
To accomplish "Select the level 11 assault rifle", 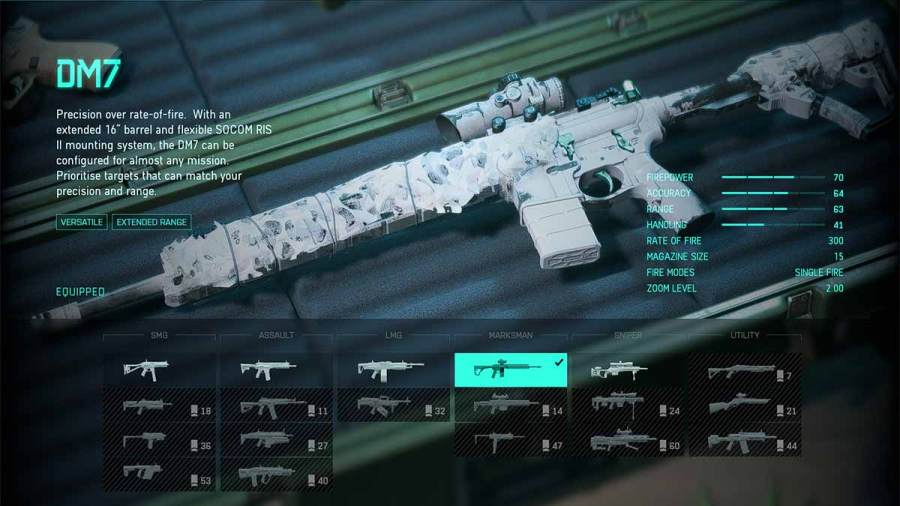I will [x=276, y=406].
